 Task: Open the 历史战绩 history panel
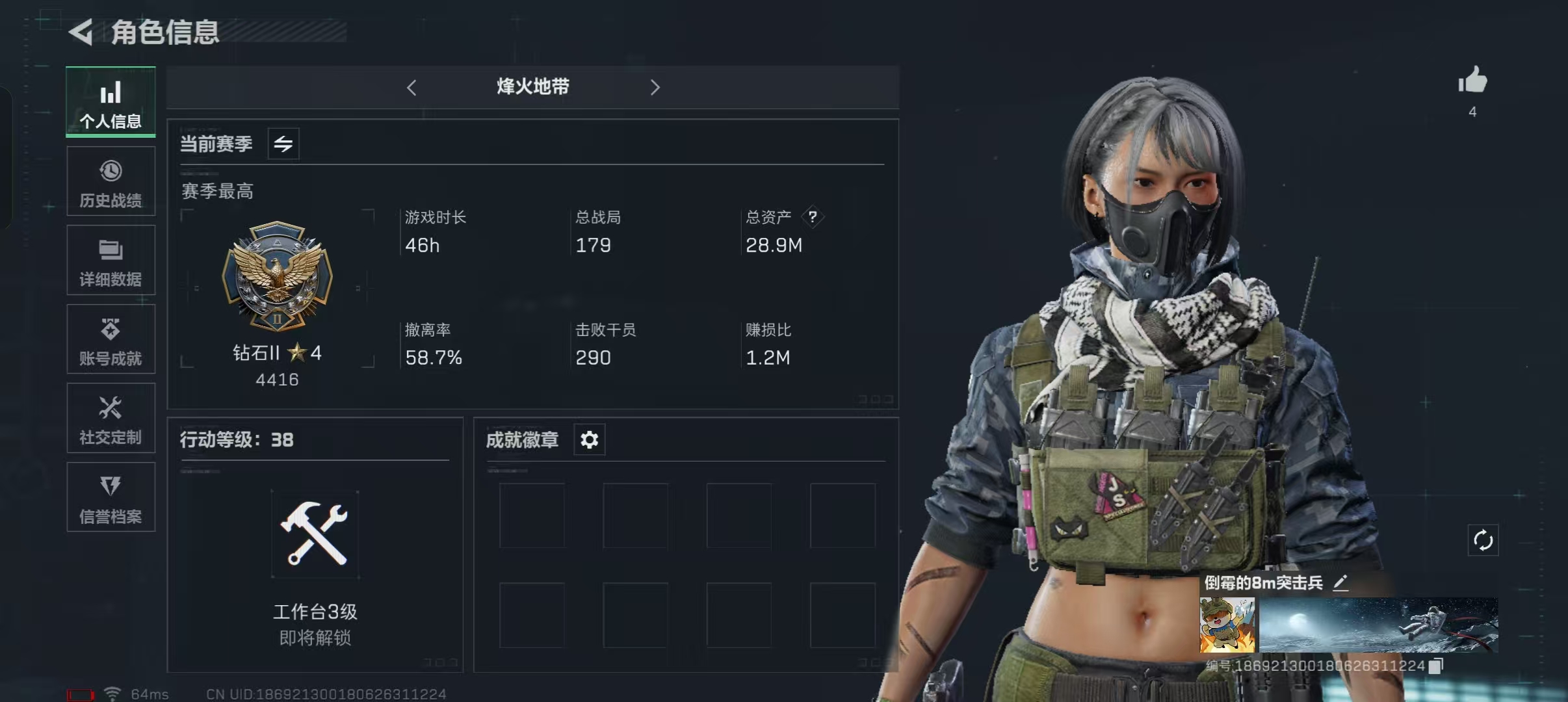[x=111, y=181]
